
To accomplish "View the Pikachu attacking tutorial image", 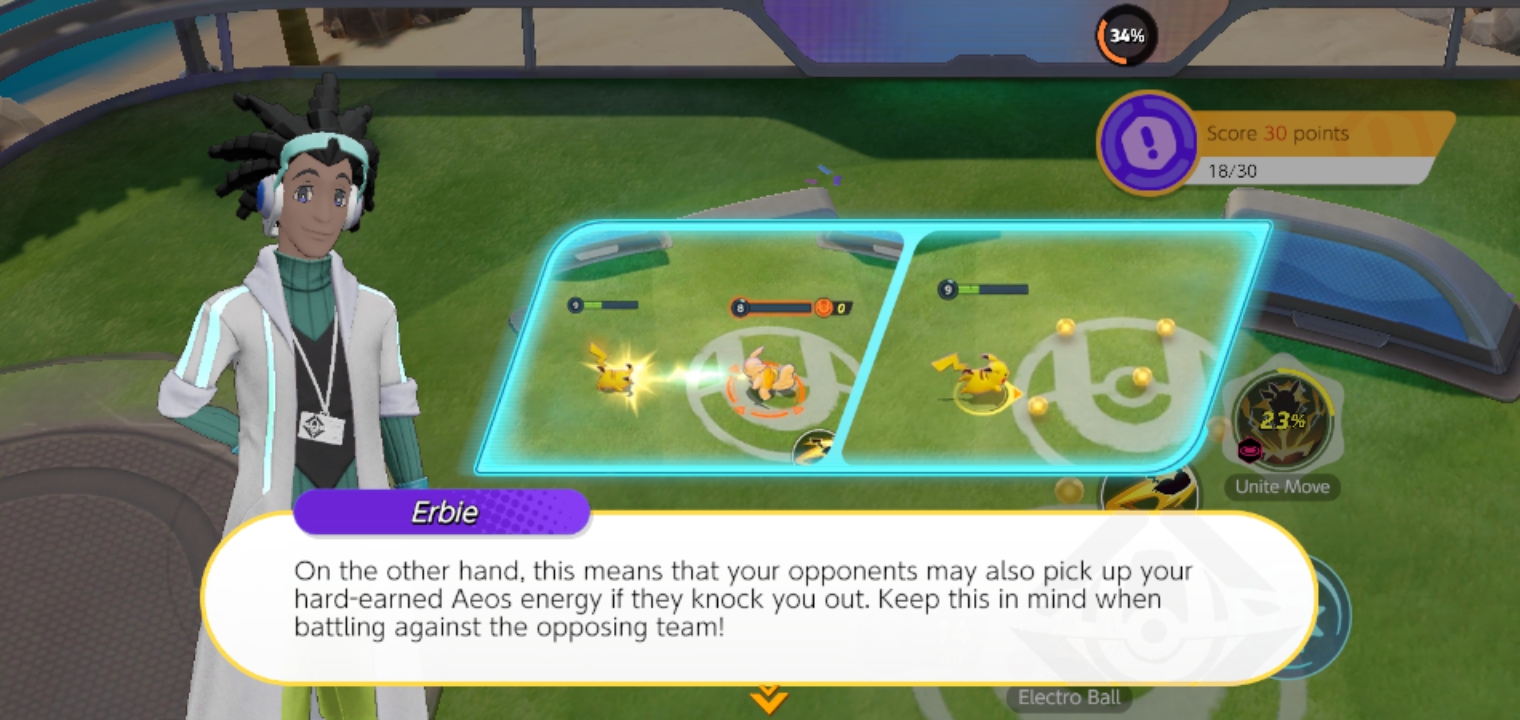I will [x=690, y=348].
